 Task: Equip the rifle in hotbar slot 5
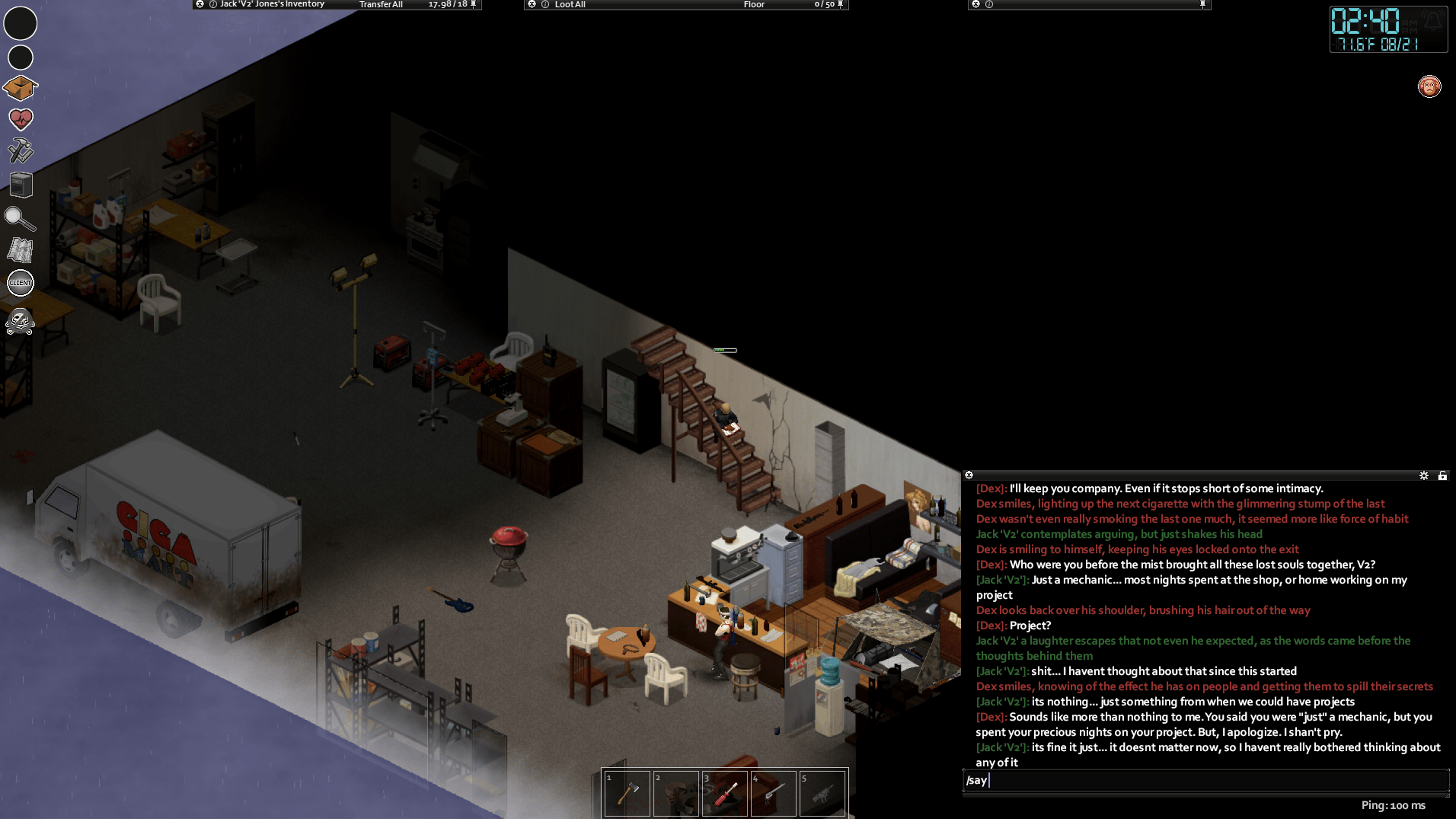pos(822,793)
